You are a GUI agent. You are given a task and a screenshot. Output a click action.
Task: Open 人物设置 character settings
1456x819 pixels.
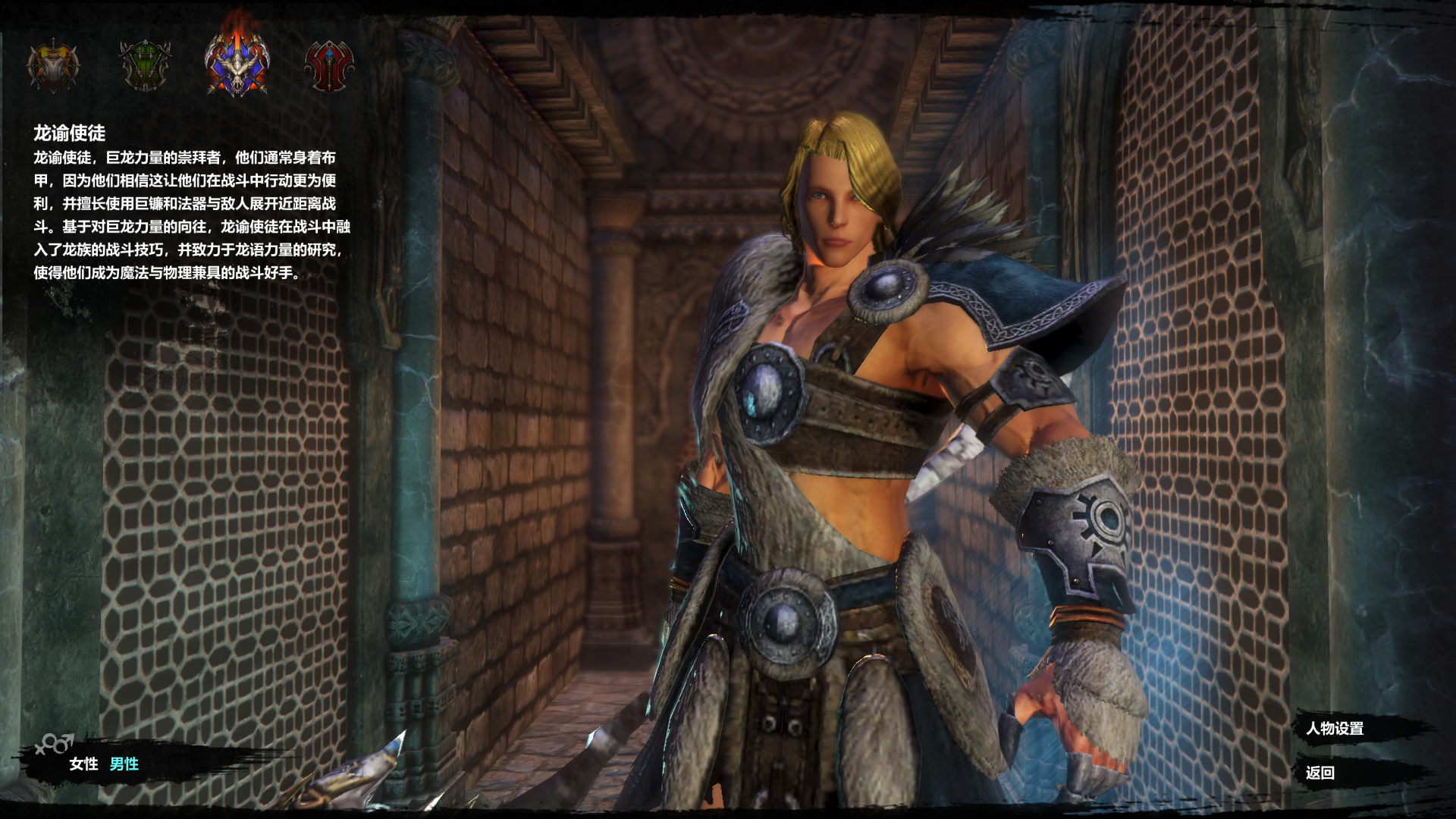(1335, 729)
